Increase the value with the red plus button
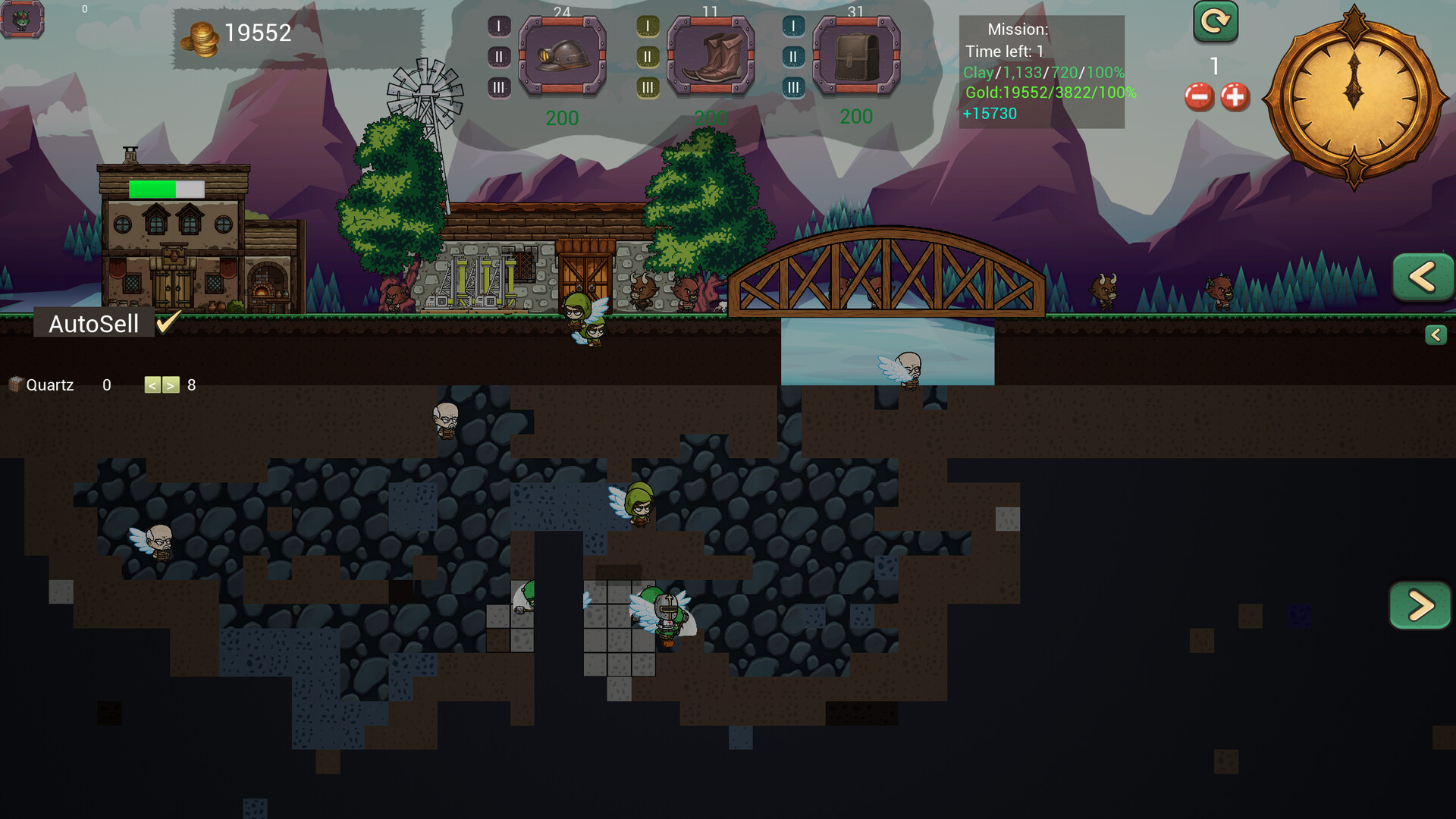Viewport: 1456px width, 819px height. [1235, 97]
